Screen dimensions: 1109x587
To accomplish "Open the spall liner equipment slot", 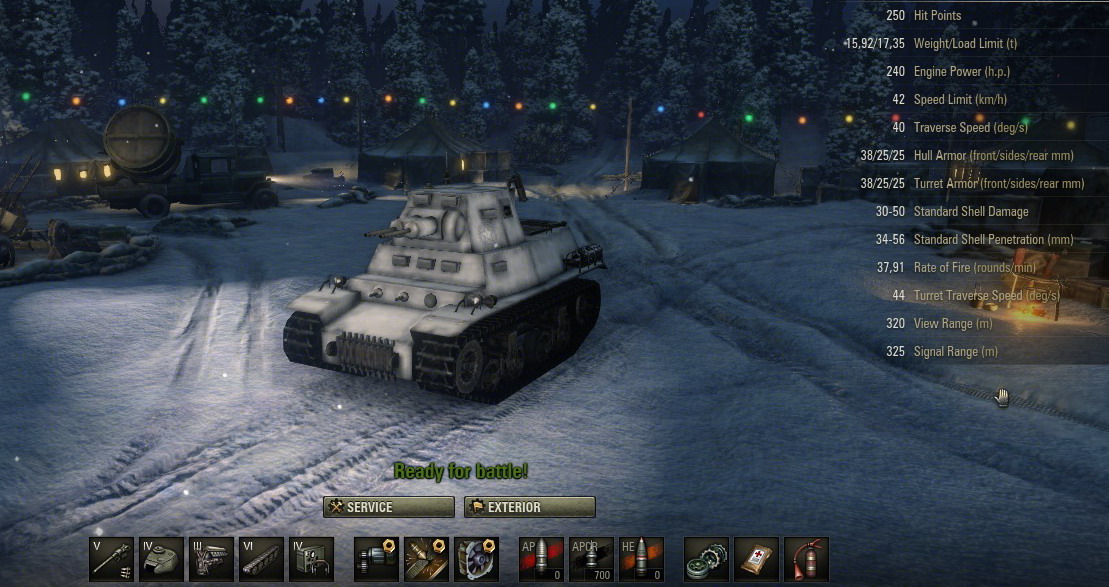I will 426,559.
